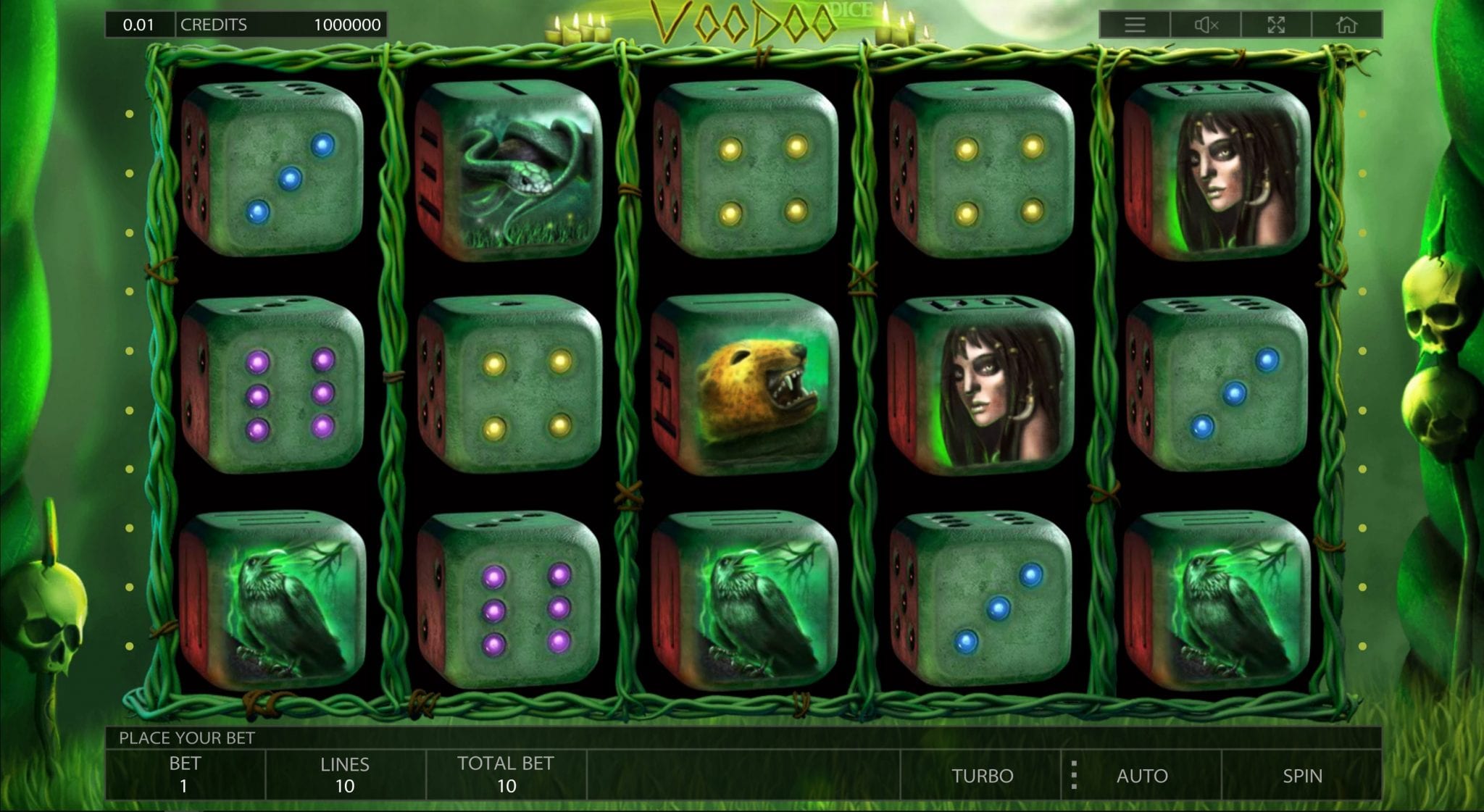The height and width of the screenshot is (812, 1484).
Task: Change the 0.01 coin denomination
Action: 138,25
